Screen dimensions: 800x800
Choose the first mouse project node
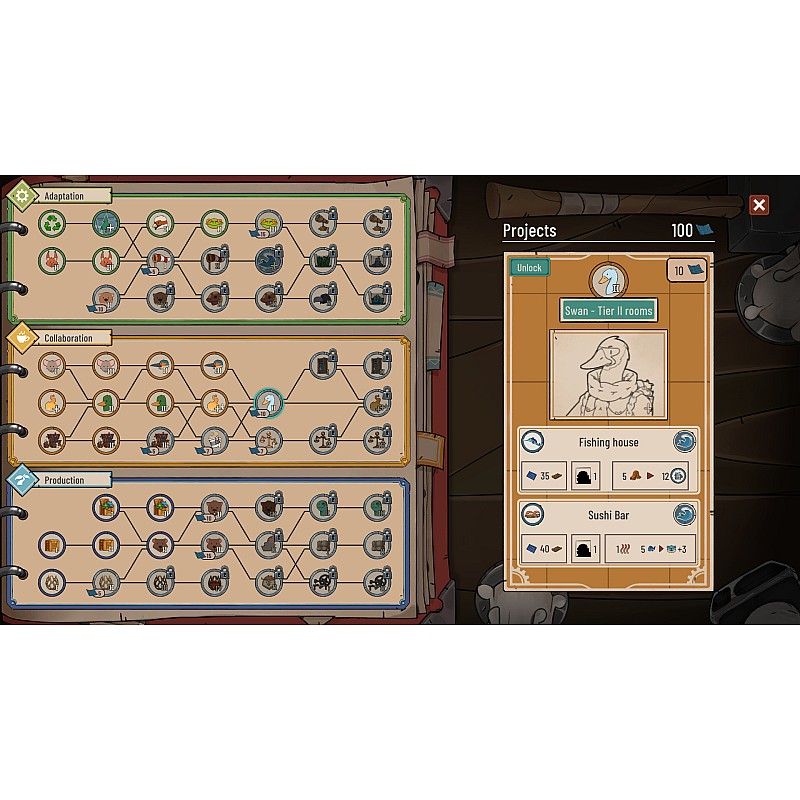[52, 365]
